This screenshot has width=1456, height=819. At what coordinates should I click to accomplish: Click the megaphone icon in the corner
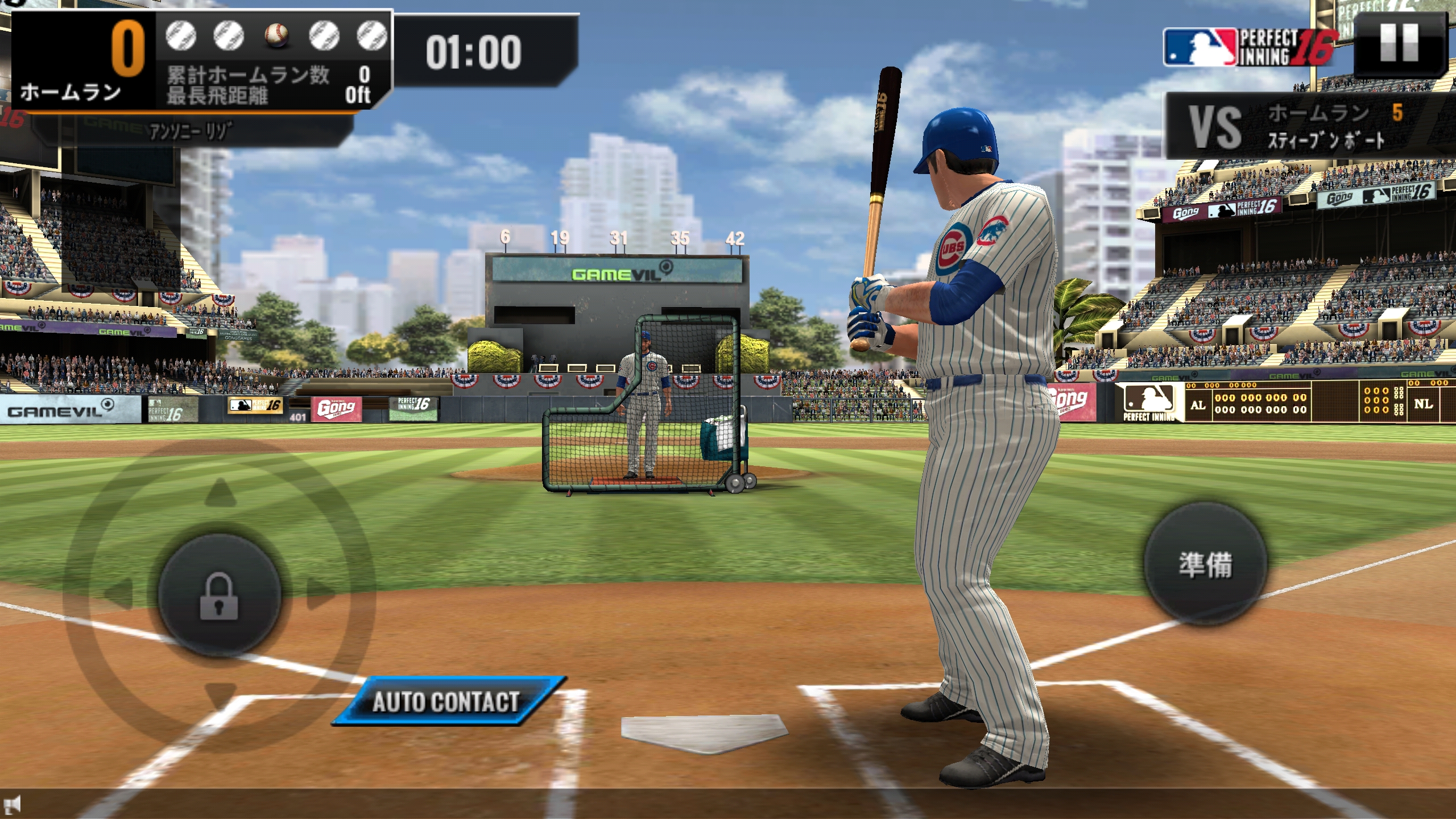13,804
